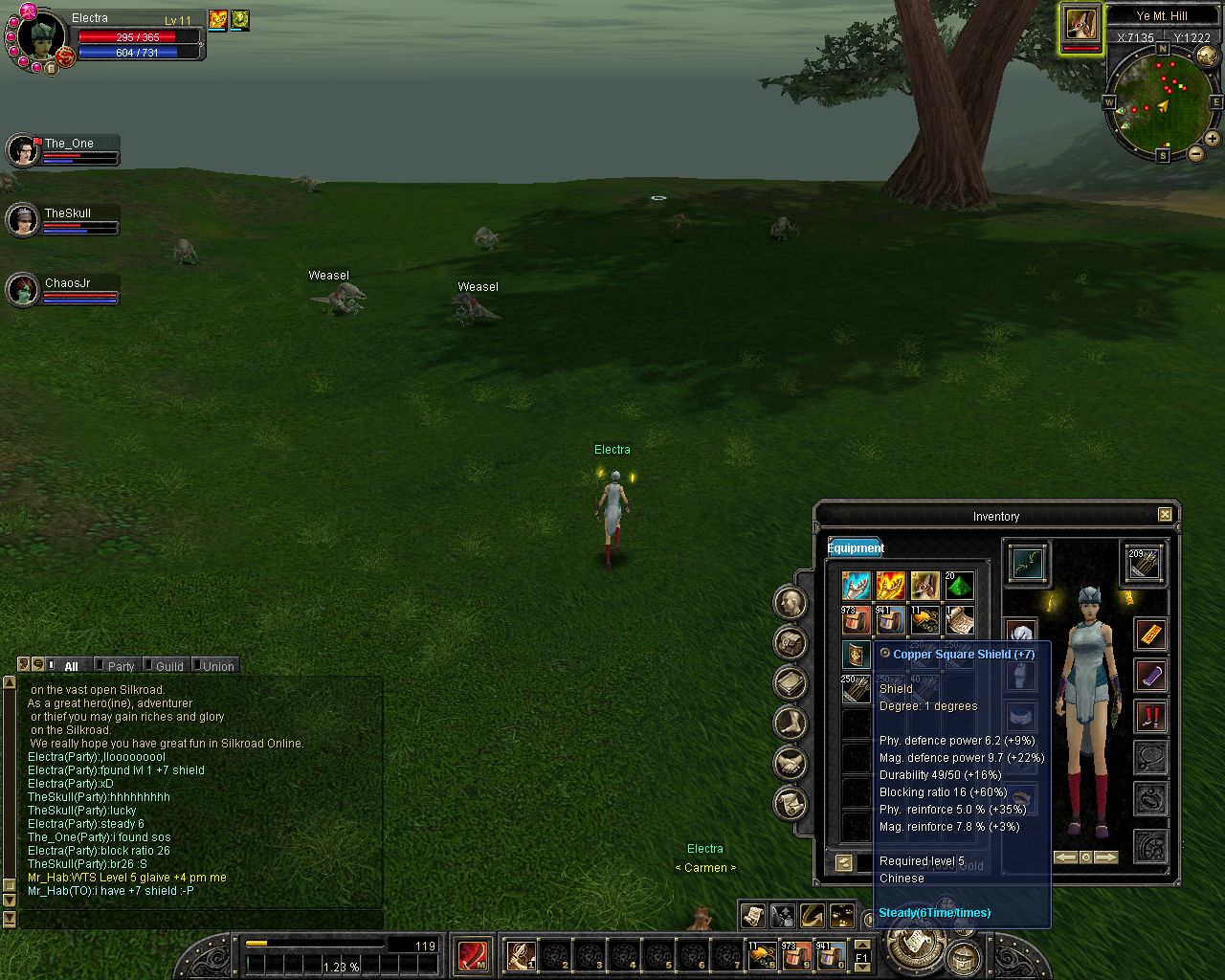The image size is (1225, 980).
Task: Open the Union chat tab
Action: 217,666
